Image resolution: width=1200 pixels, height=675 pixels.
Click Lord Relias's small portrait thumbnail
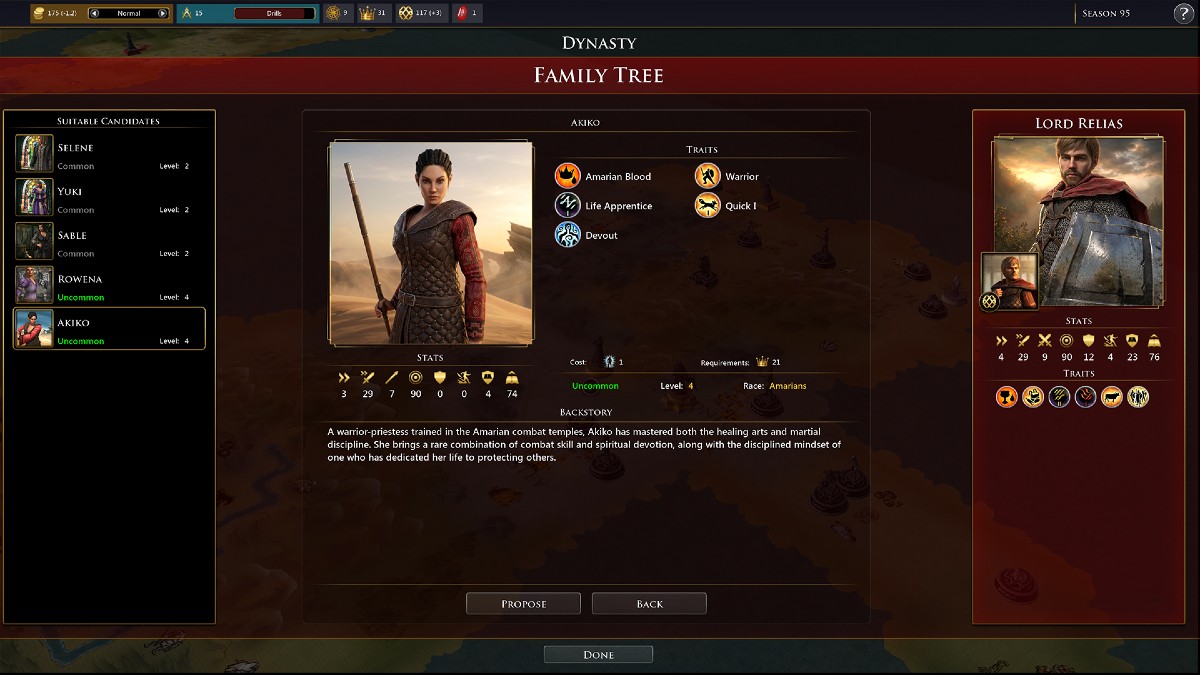tap(1010, 281)
